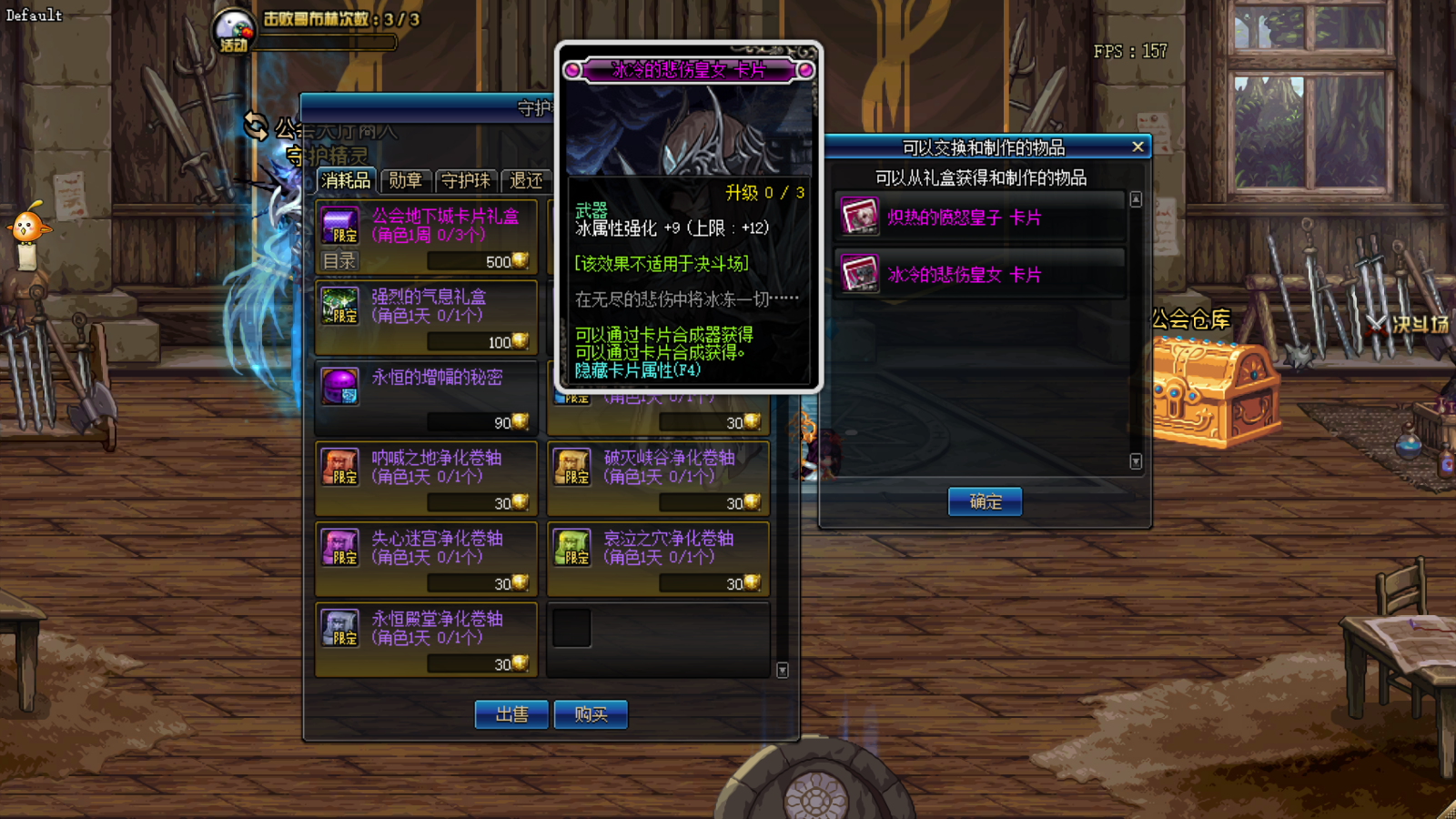Open the 勋章 tab
This screenshot has height=819, width=1456.
405,180
